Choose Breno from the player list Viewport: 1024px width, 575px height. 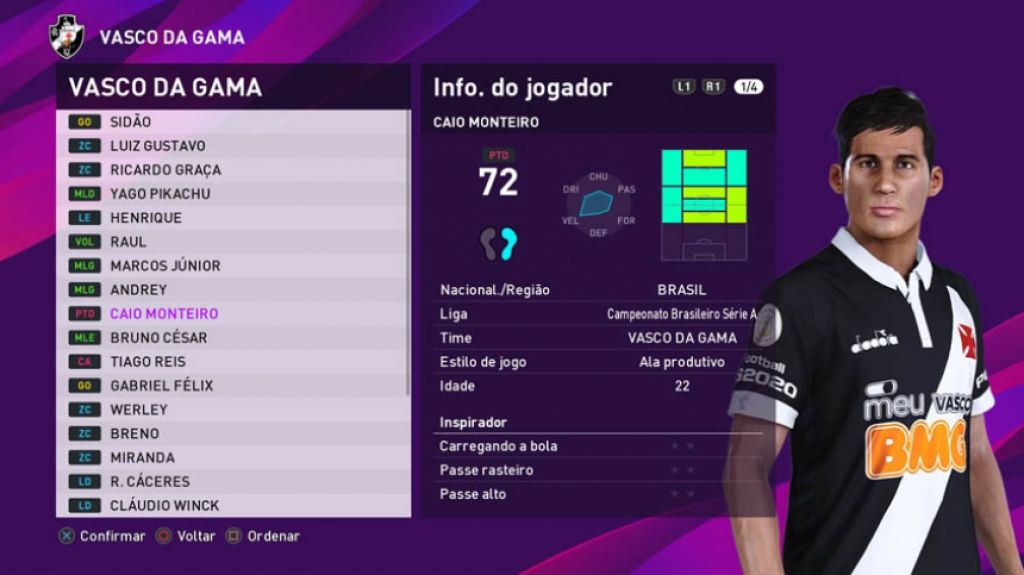pos(232,434)
